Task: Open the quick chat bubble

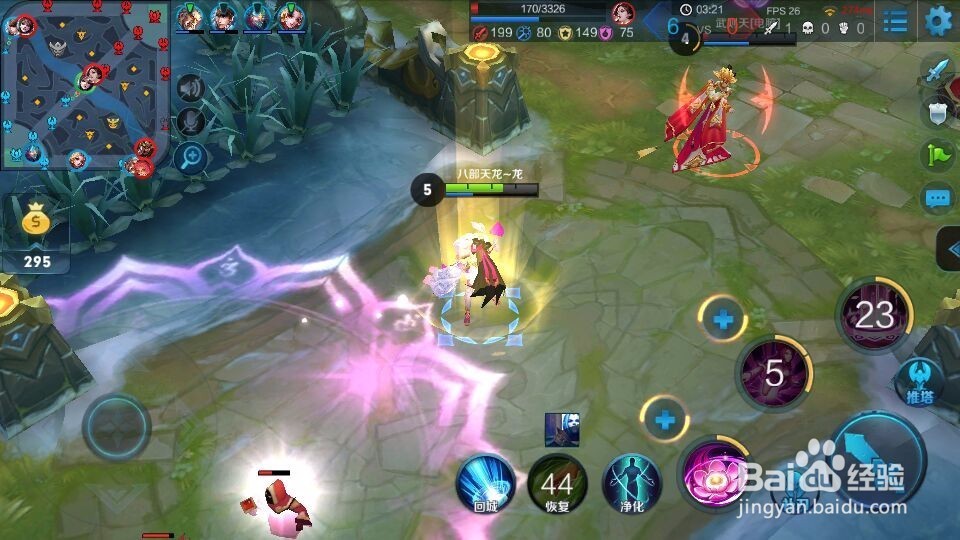Action: coord(937,197)
